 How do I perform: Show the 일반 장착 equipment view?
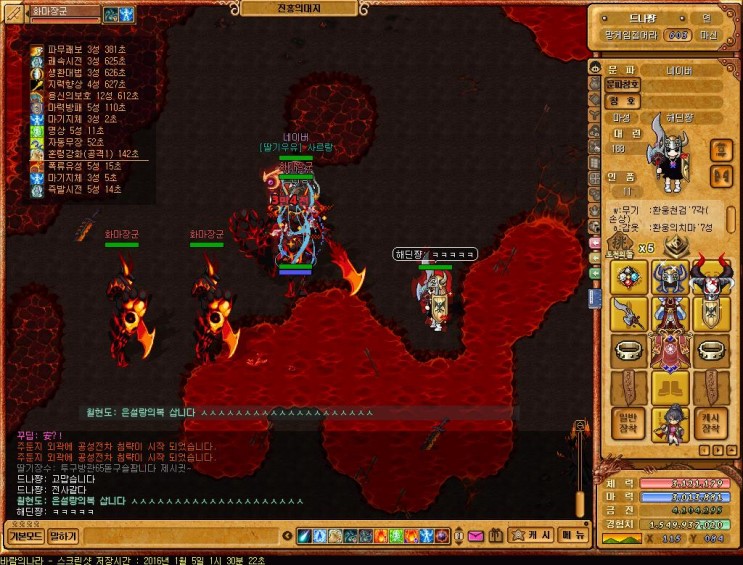tap(627, 423)
